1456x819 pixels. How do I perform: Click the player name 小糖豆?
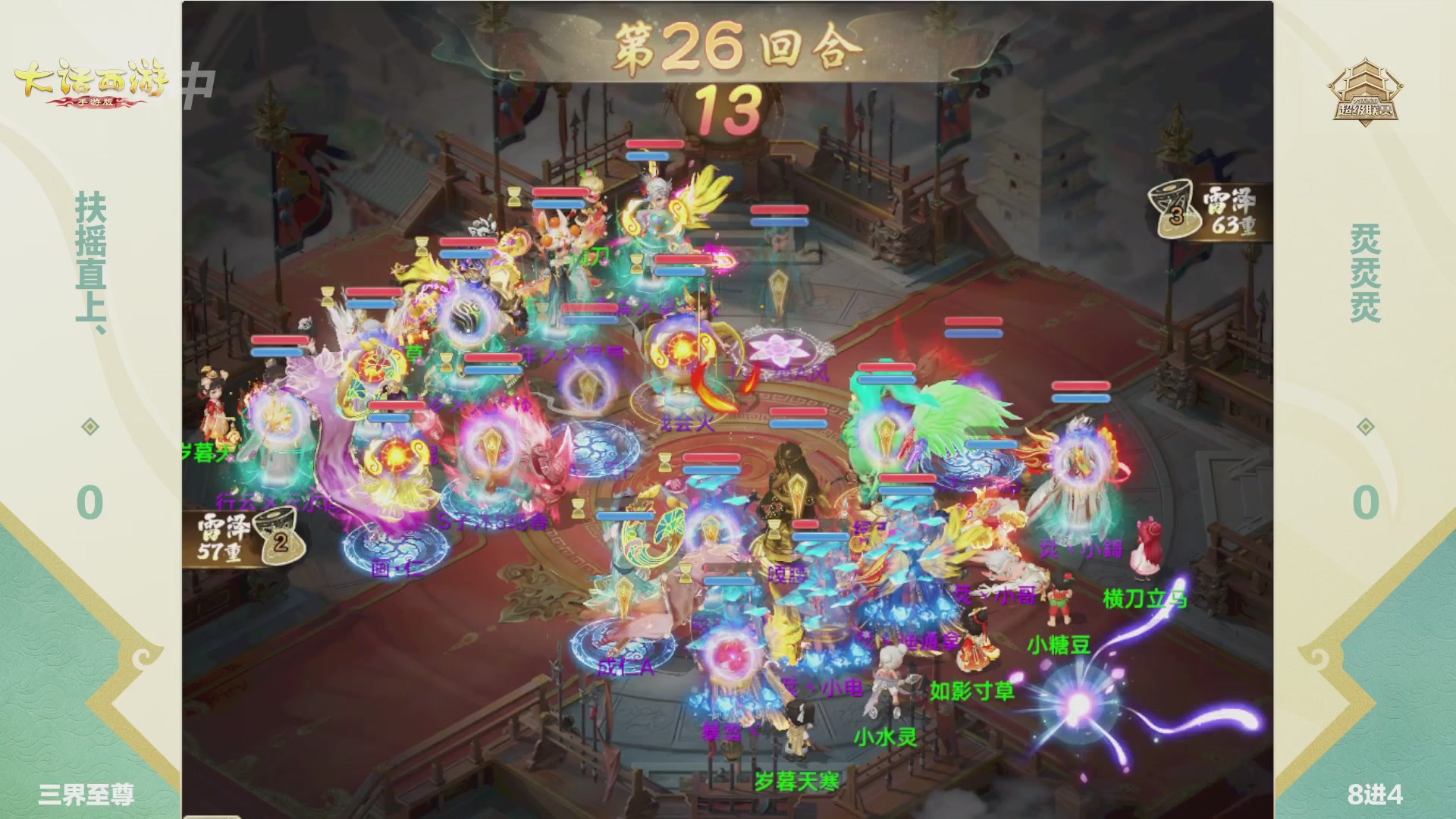pos(1059,645)
